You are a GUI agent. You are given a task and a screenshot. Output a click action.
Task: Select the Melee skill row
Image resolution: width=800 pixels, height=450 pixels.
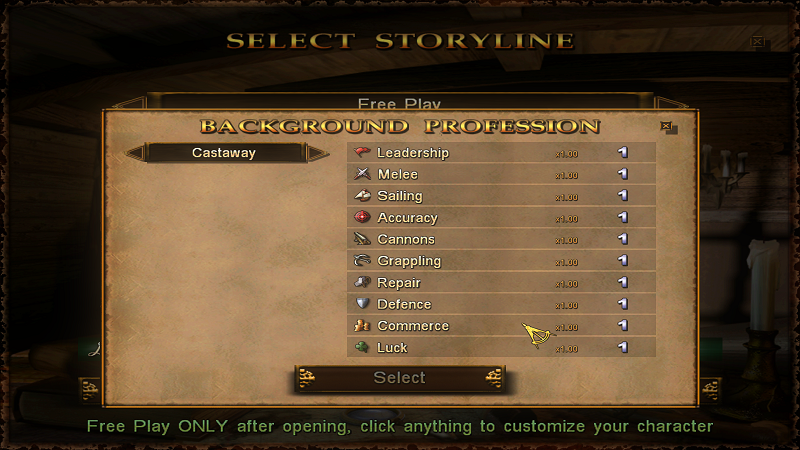(500, 175)
